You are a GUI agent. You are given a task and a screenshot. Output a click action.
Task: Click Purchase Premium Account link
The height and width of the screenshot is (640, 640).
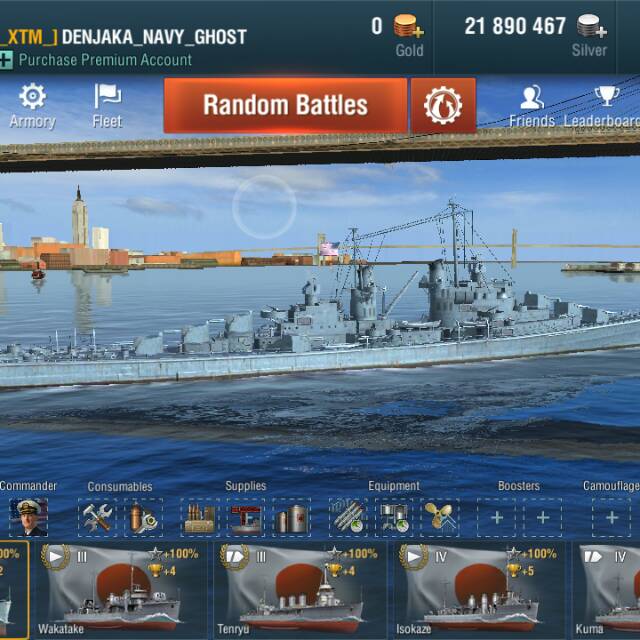click(105, 60)
